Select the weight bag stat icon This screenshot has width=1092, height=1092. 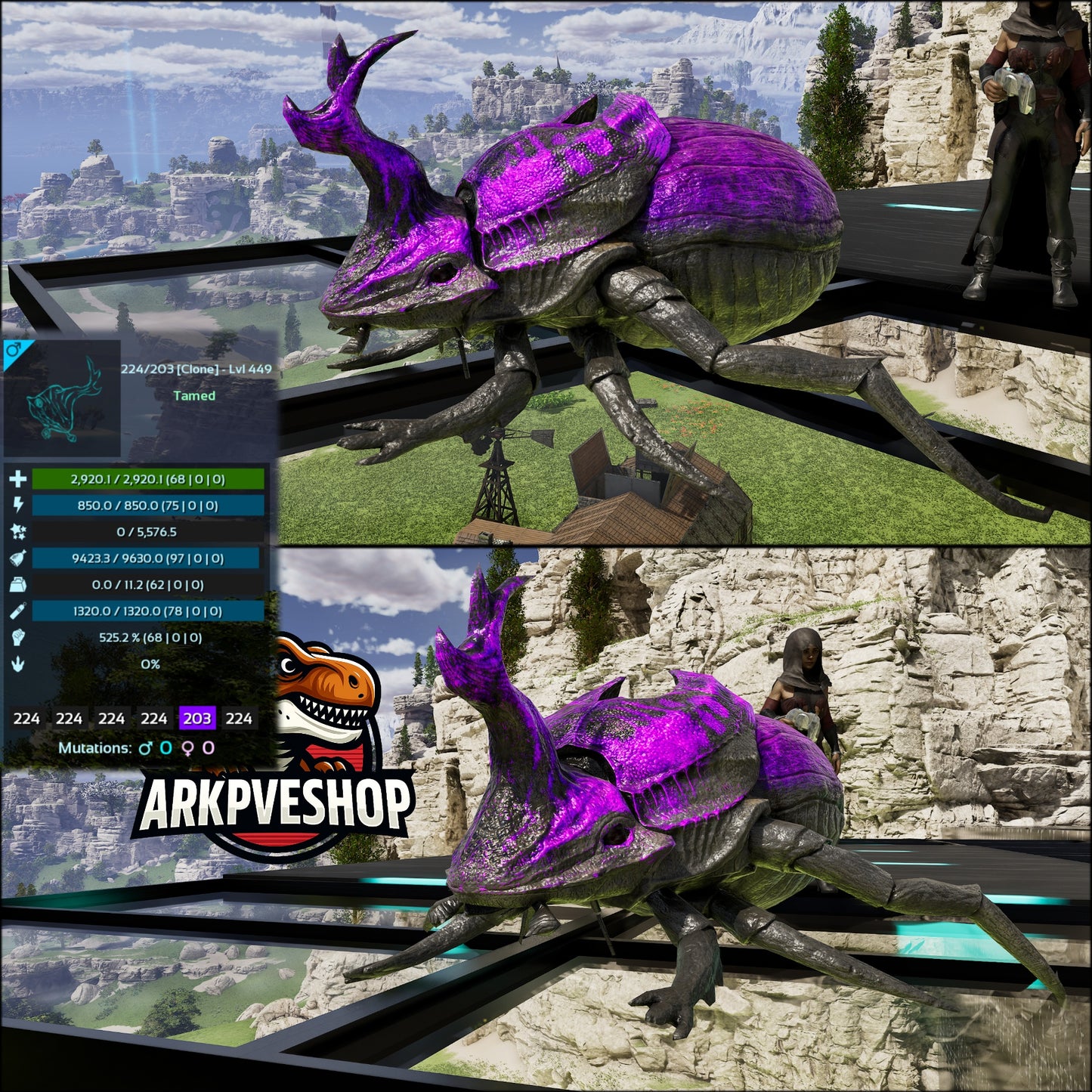(x=19, y=584)
